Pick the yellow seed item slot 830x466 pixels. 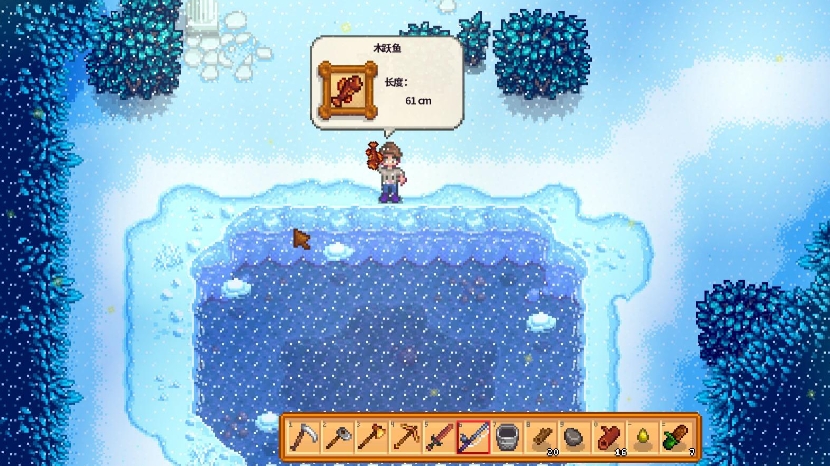[x=643, y=437]
